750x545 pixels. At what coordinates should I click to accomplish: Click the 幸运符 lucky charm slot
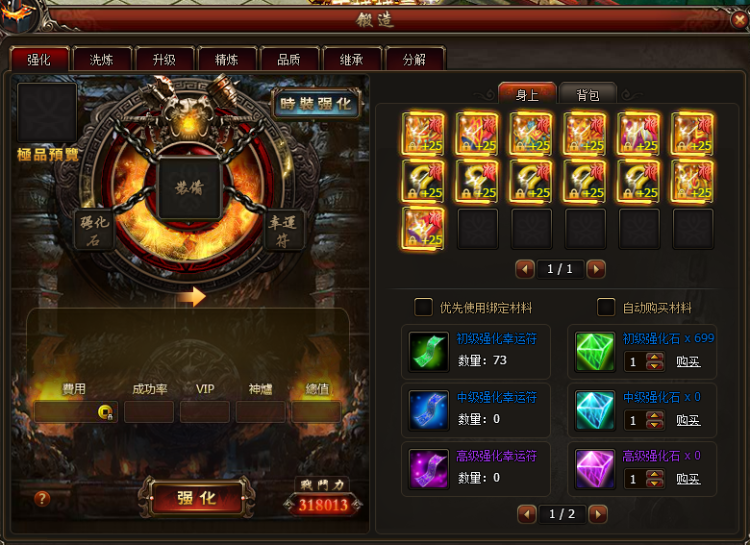pyautogui.click(x=283, y=228)
